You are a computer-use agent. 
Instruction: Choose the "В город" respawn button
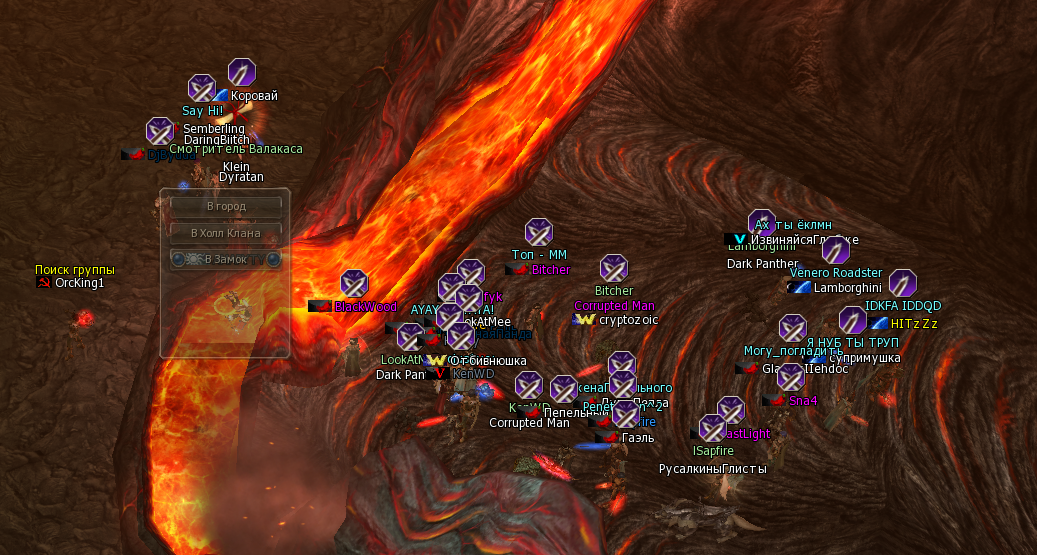point(225,207)
